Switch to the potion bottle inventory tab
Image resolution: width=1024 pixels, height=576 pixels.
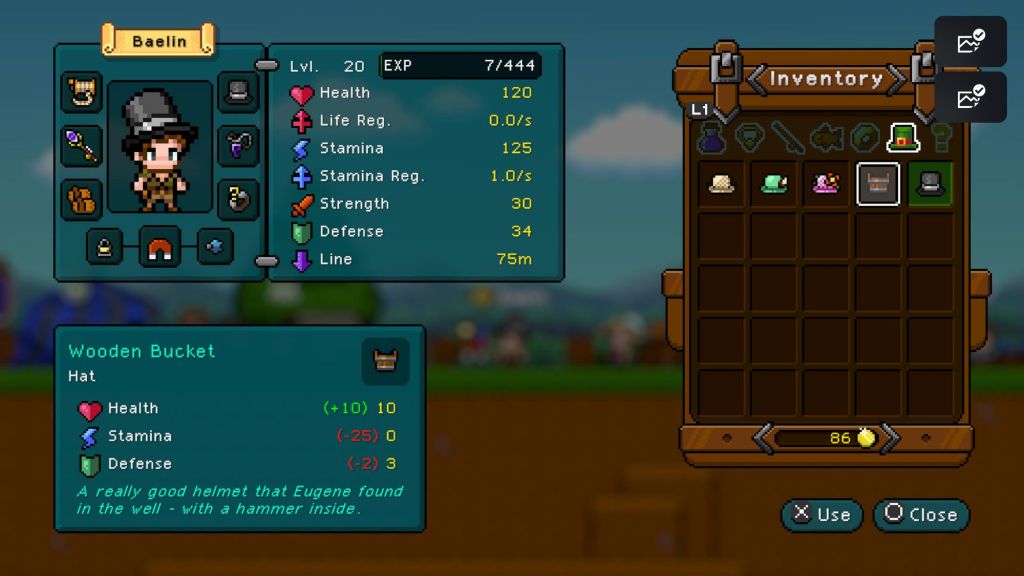tap(711, 138)
